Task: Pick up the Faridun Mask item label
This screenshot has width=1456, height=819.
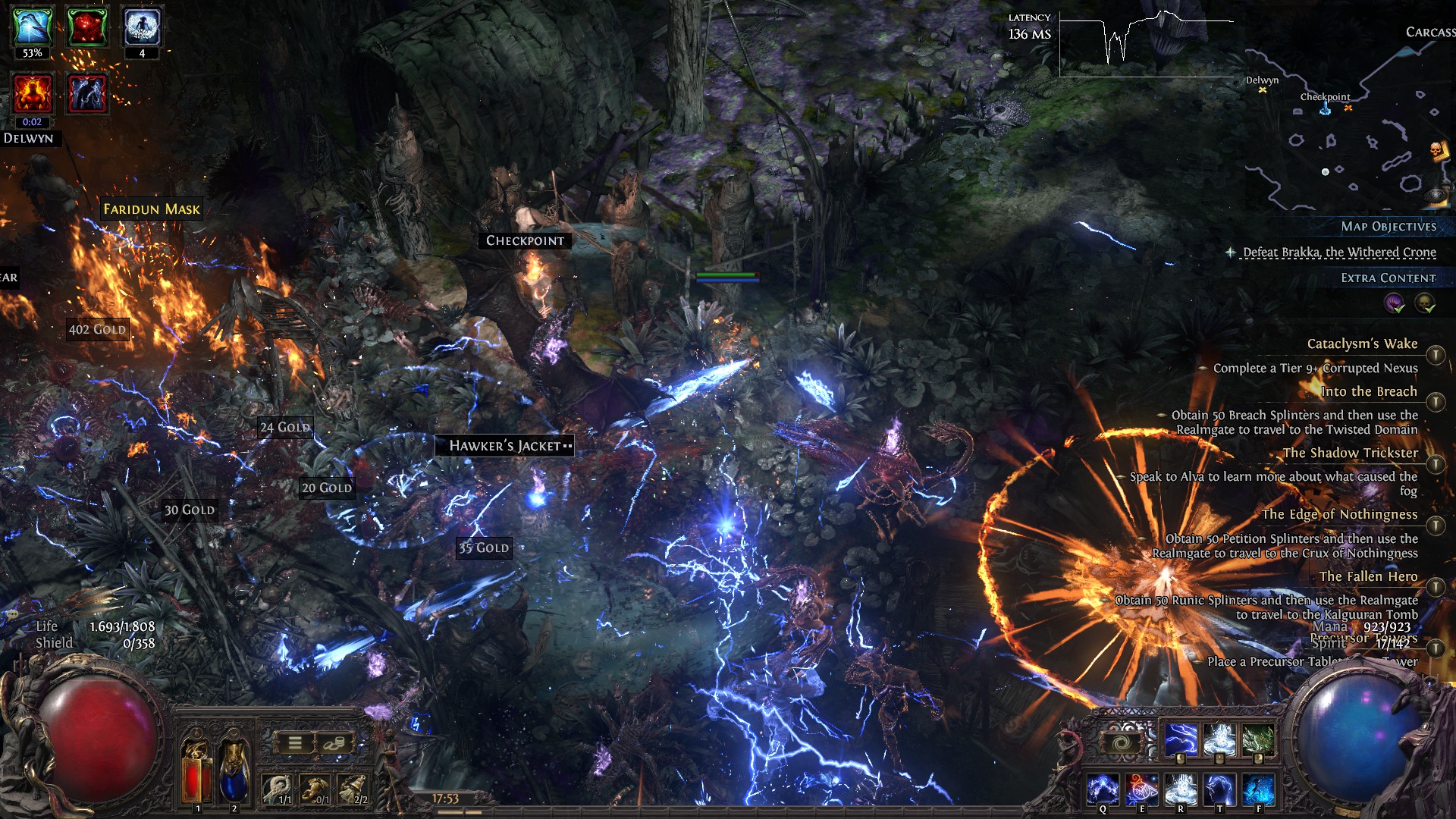Action: pyautogui.click(x=152, y=209)
